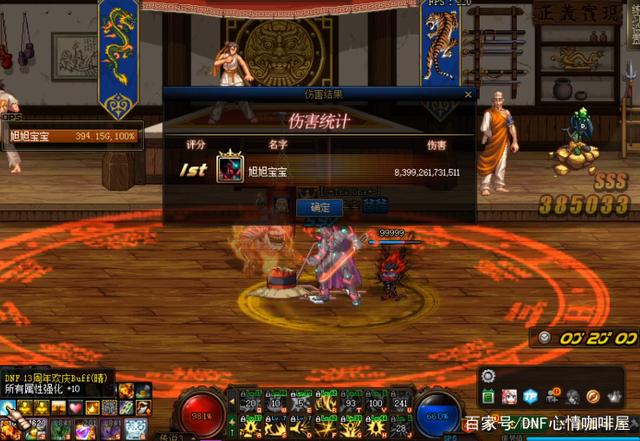The image size is (640, 441).
Task: Open the blue TP icon
Action: (x=530, y=396)
